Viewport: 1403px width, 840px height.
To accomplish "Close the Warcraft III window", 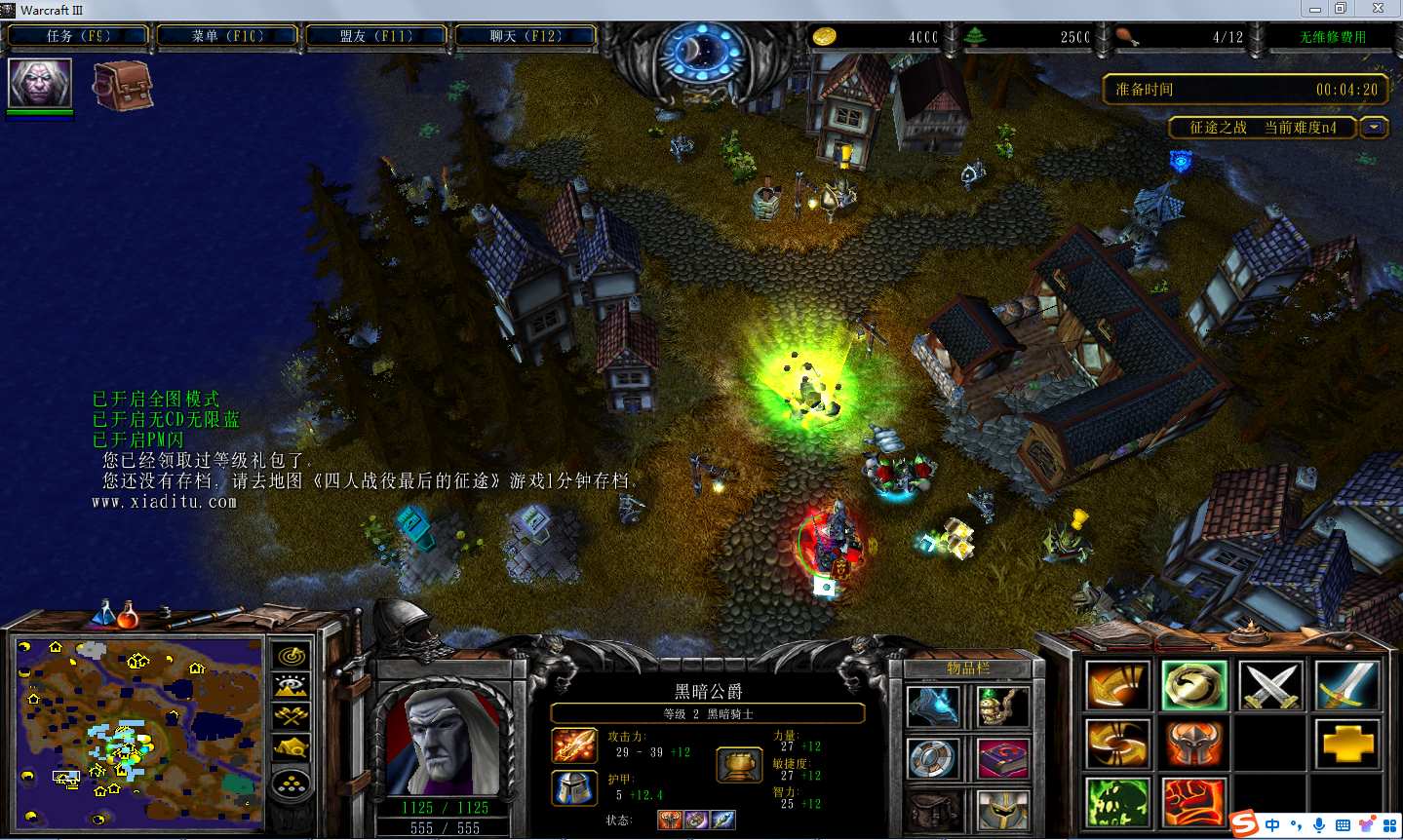I will coord(1378,9).
